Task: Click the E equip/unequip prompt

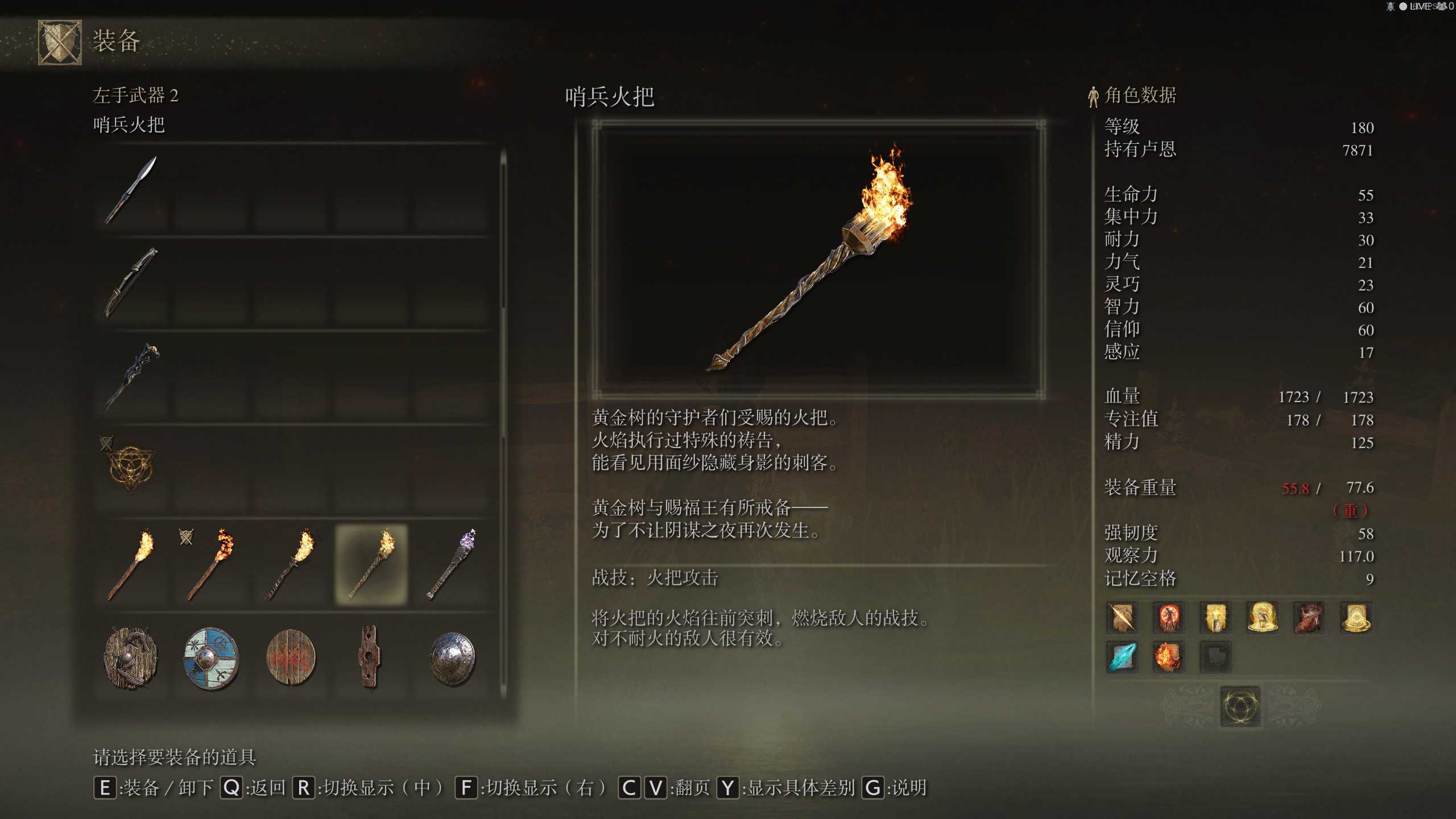Action: (x=105, y=789)
